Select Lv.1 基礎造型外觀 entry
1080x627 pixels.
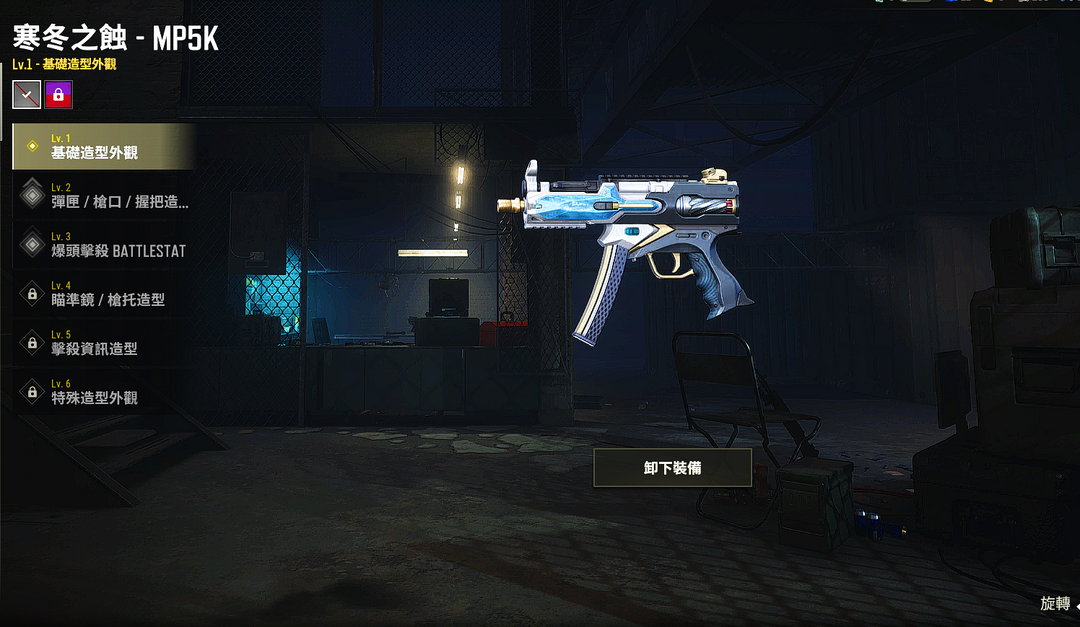pos(102,146)
